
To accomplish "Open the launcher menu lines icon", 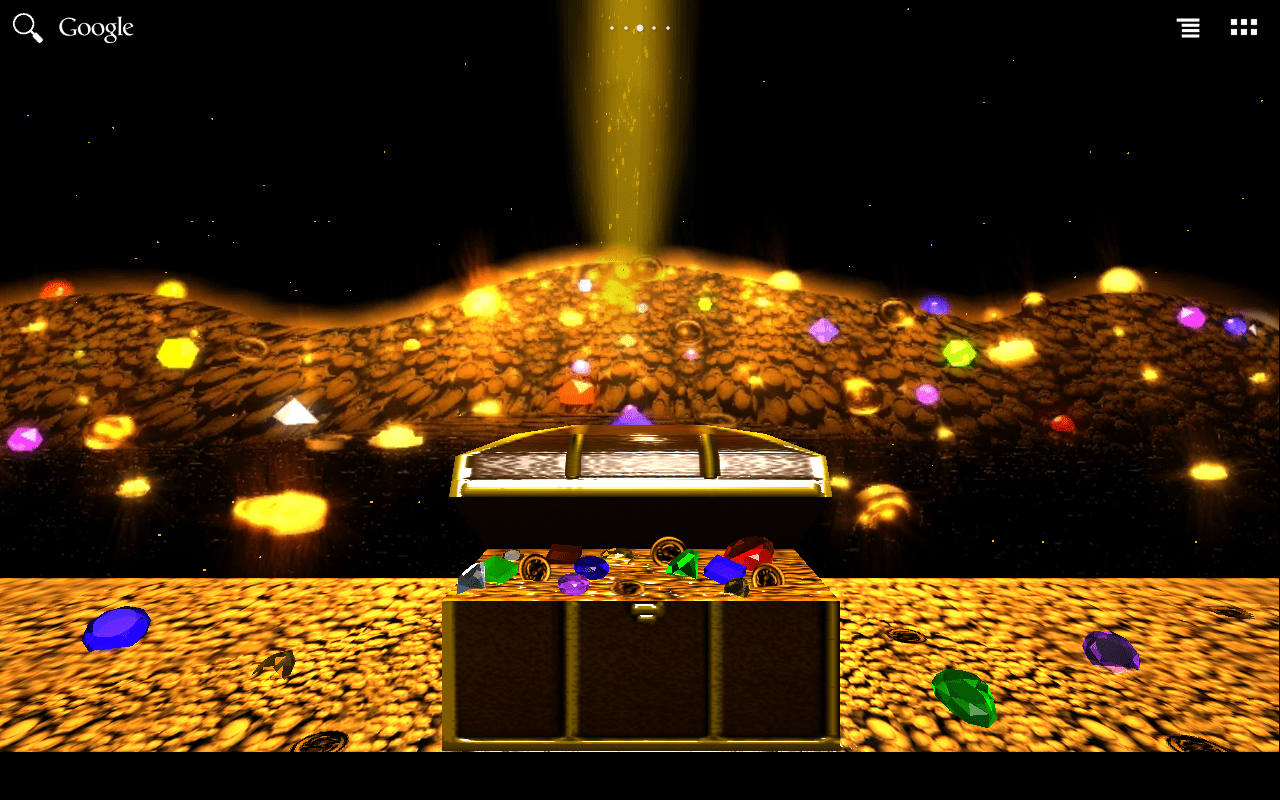I will (1187, 27).
